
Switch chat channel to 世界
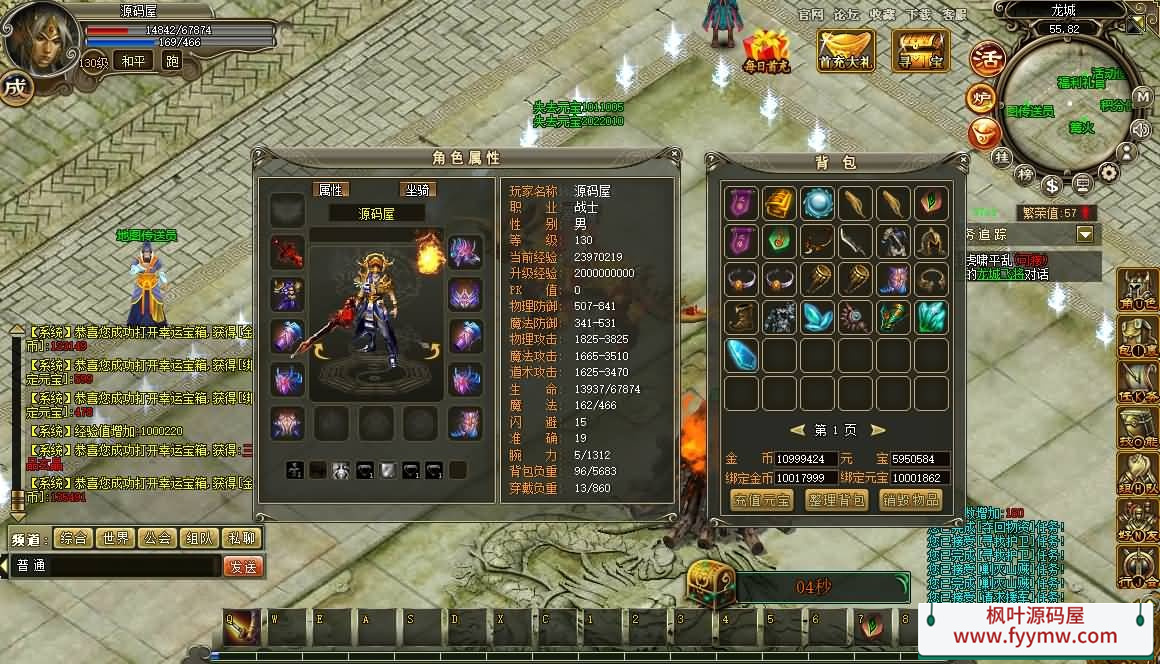click(x=115, y=538)
